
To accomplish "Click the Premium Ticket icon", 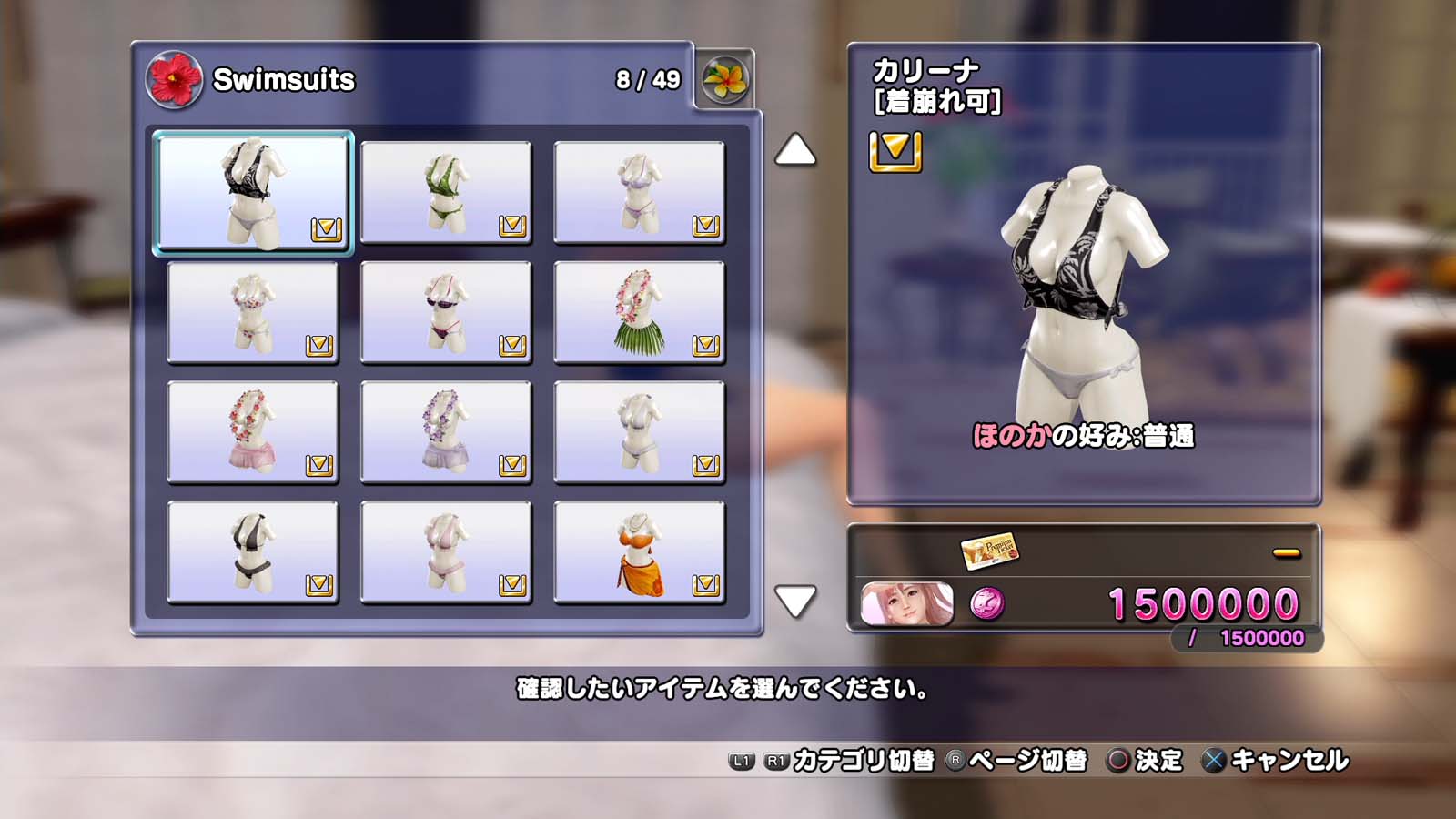I will point(989,550).
